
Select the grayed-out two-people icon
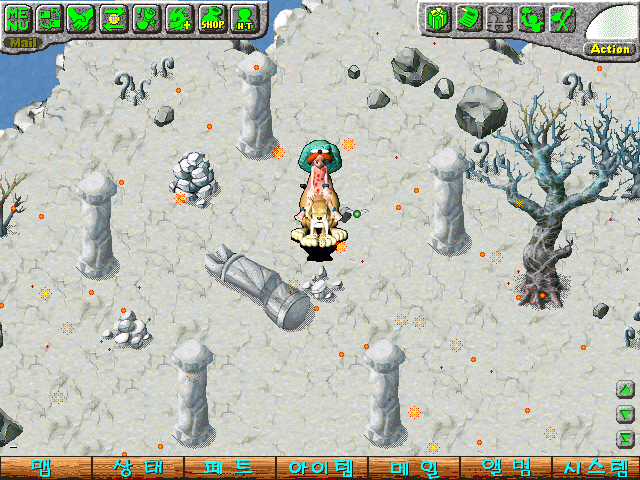(x=498, y=17)
